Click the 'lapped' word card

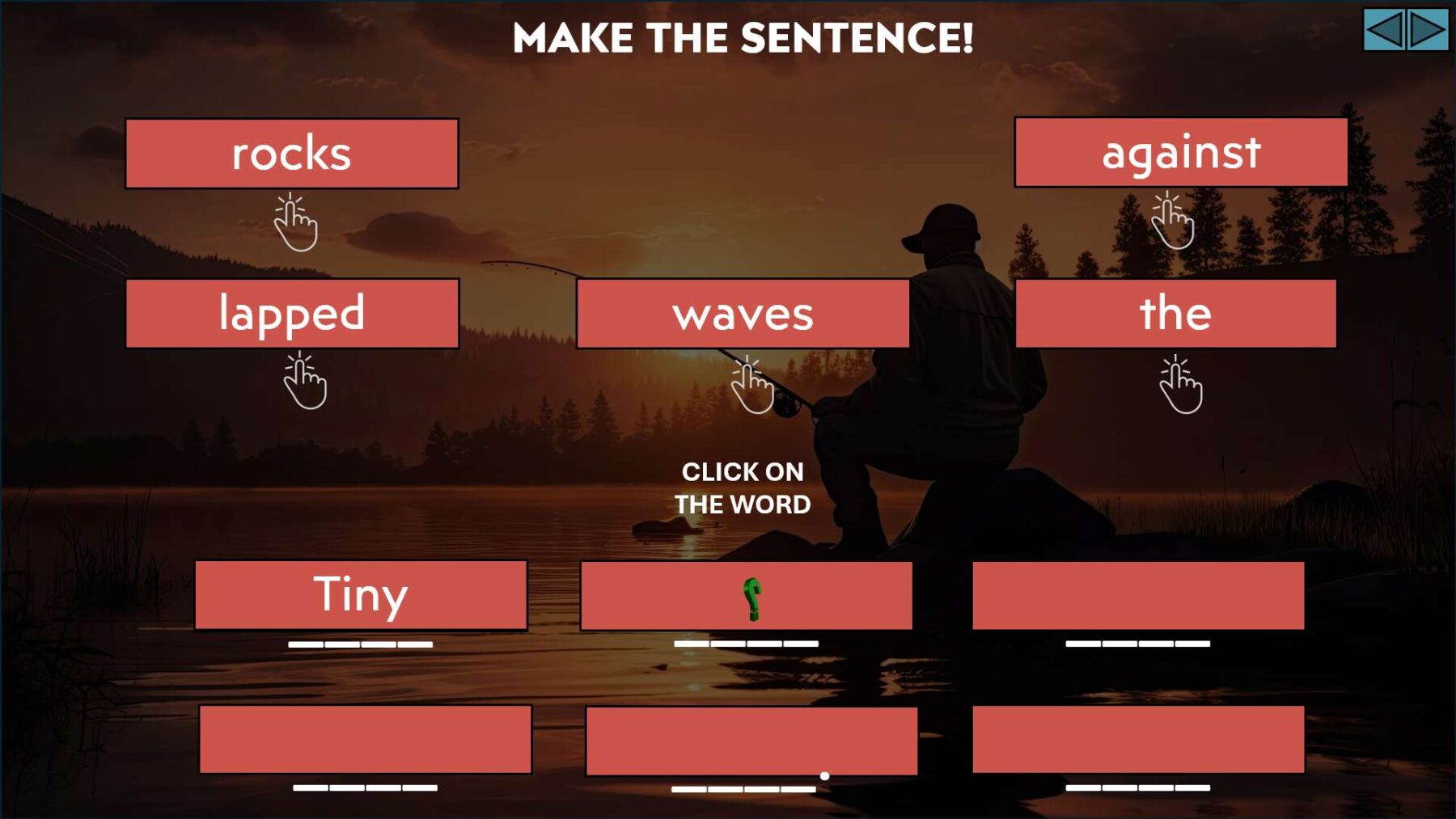point(293,314)
